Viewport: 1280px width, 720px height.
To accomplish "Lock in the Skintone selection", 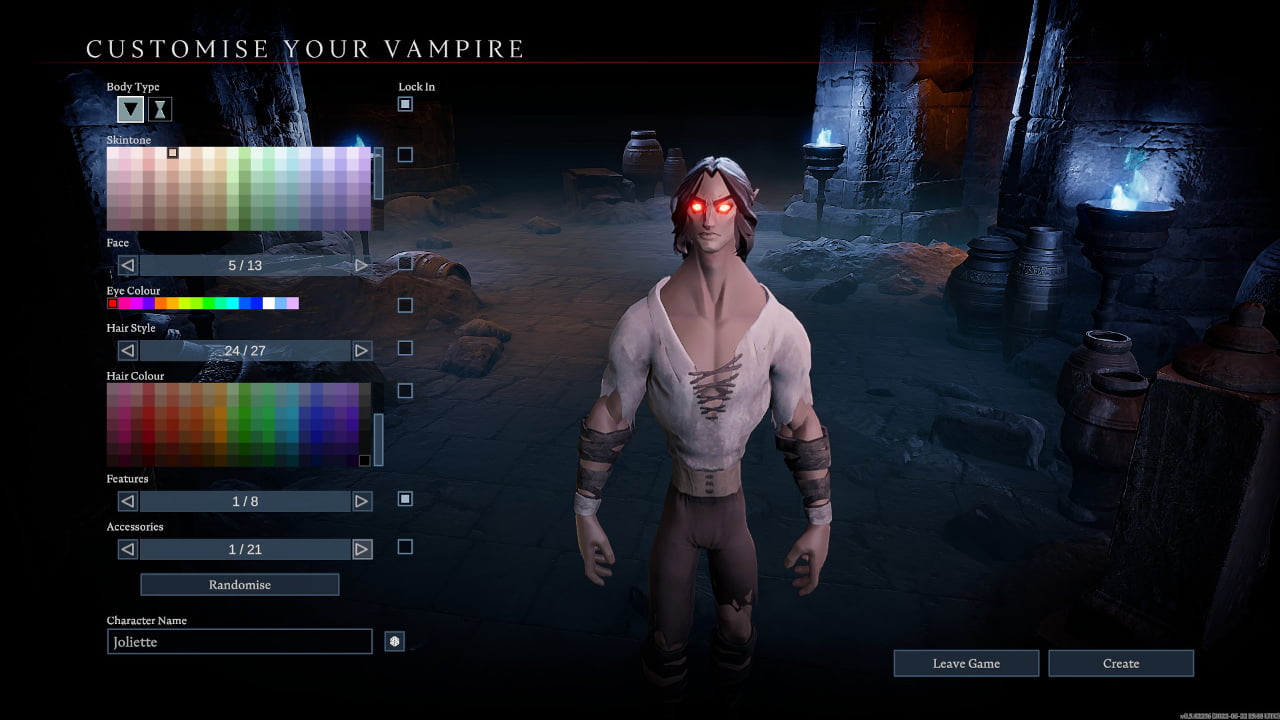I will [405, 155].
